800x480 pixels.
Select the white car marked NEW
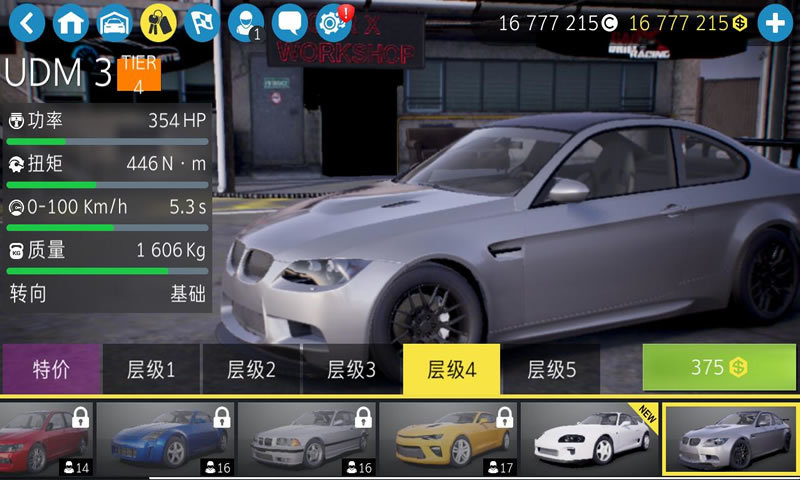(589, 438)
